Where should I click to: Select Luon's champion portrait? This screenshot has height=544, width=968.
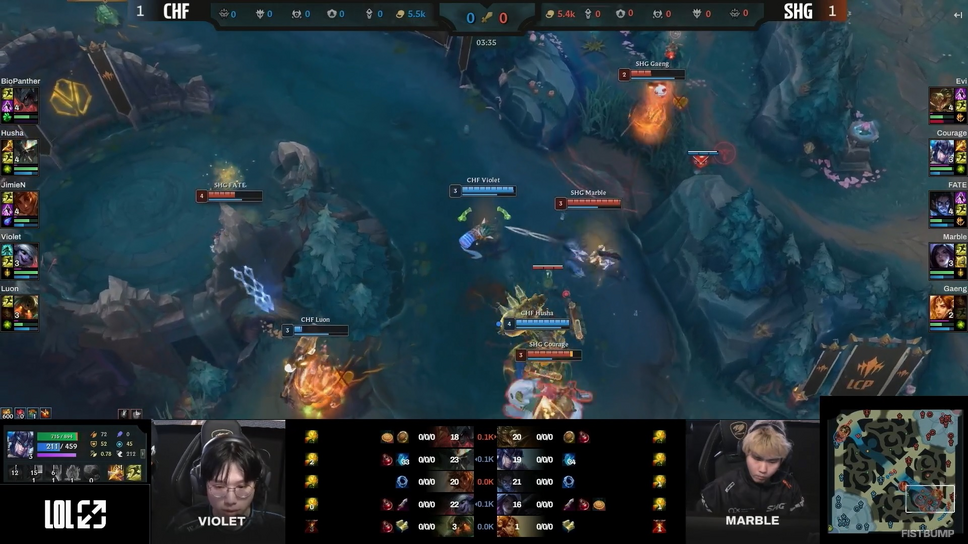26,308
